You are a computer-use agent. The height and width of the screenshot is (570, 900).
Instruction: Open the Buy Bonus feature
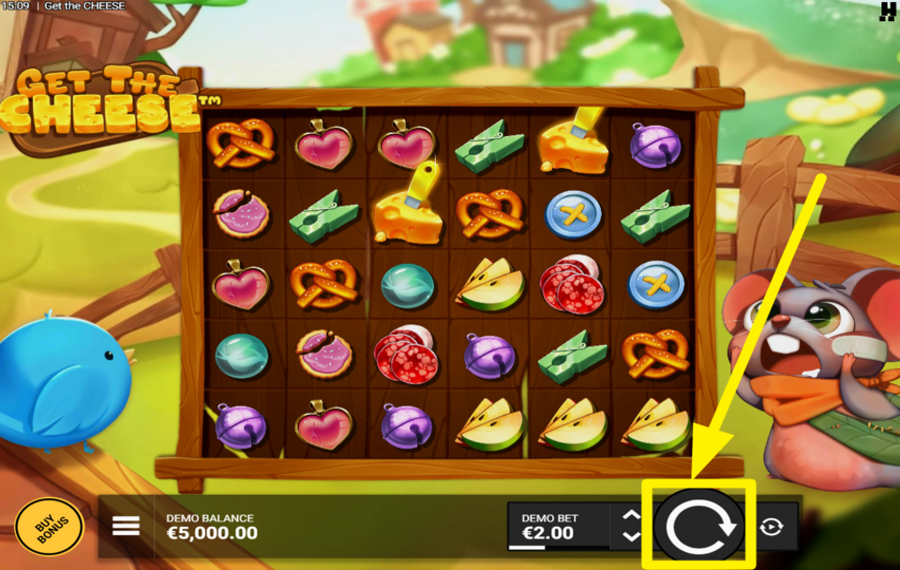tap(48, 526)
